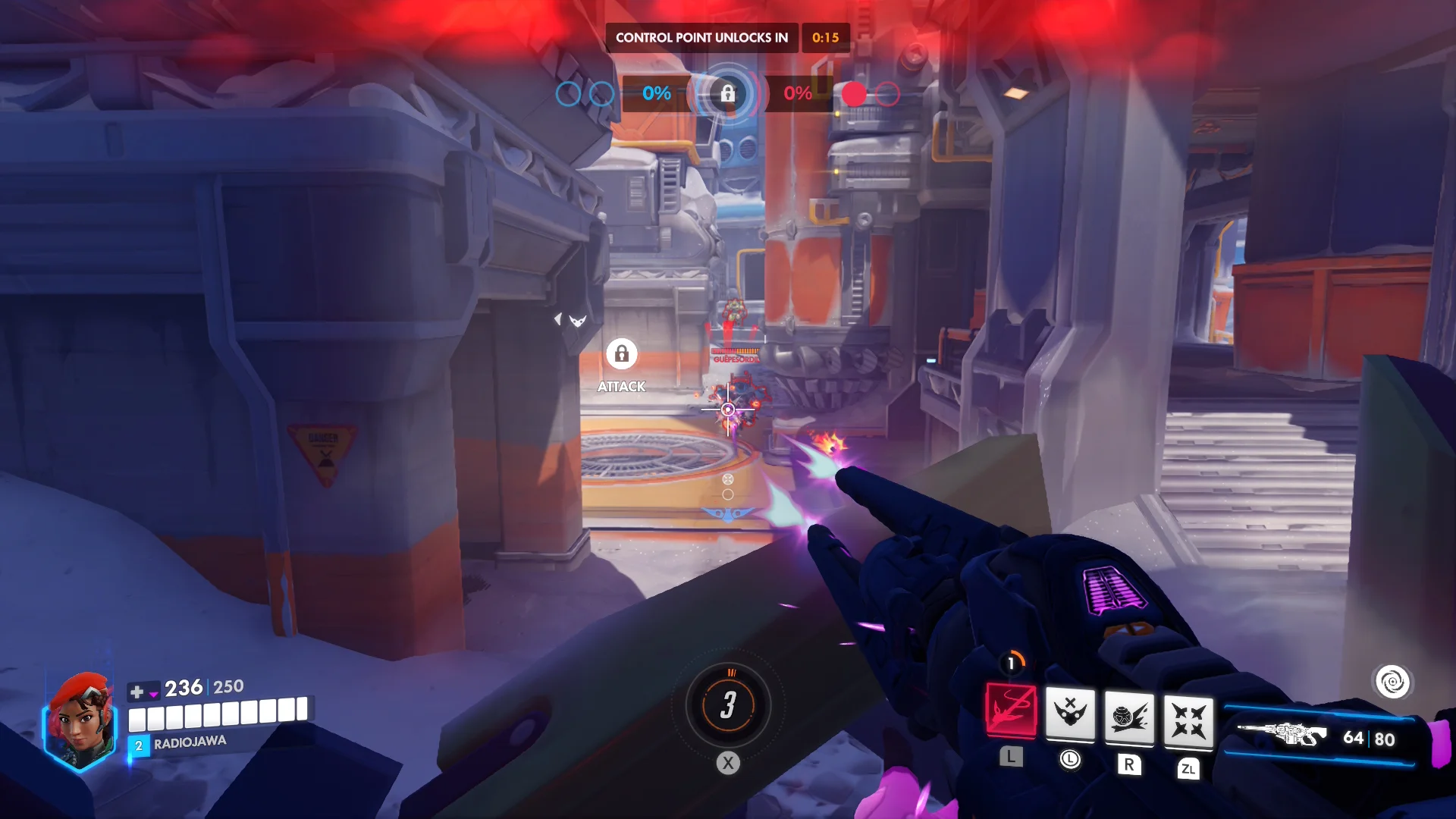Click the CONTROL POINT UNLOCKS IN banner
This screenshot has width=1456, height=819.
pyautogui.click(x=701, y=37)
